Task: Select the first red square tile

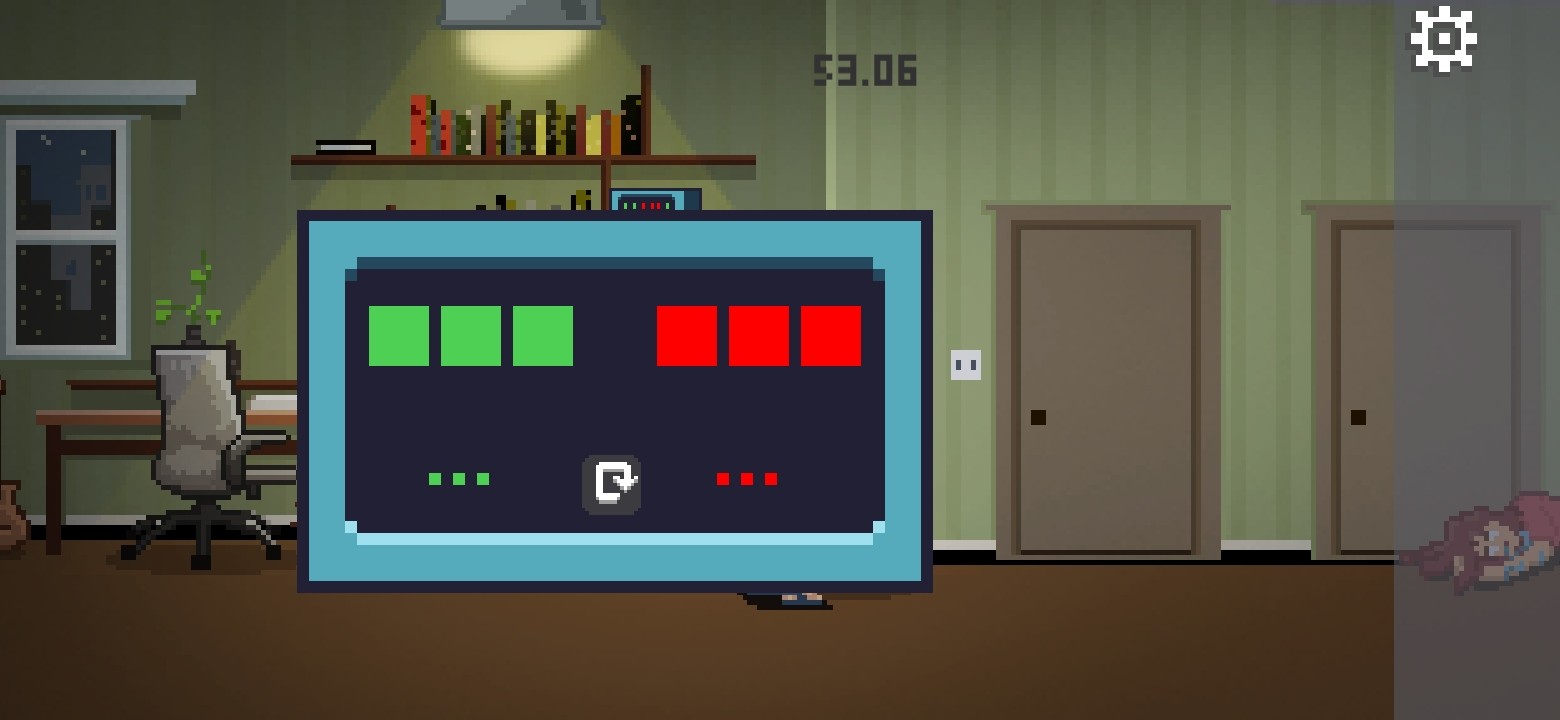Action: point(686,336)
